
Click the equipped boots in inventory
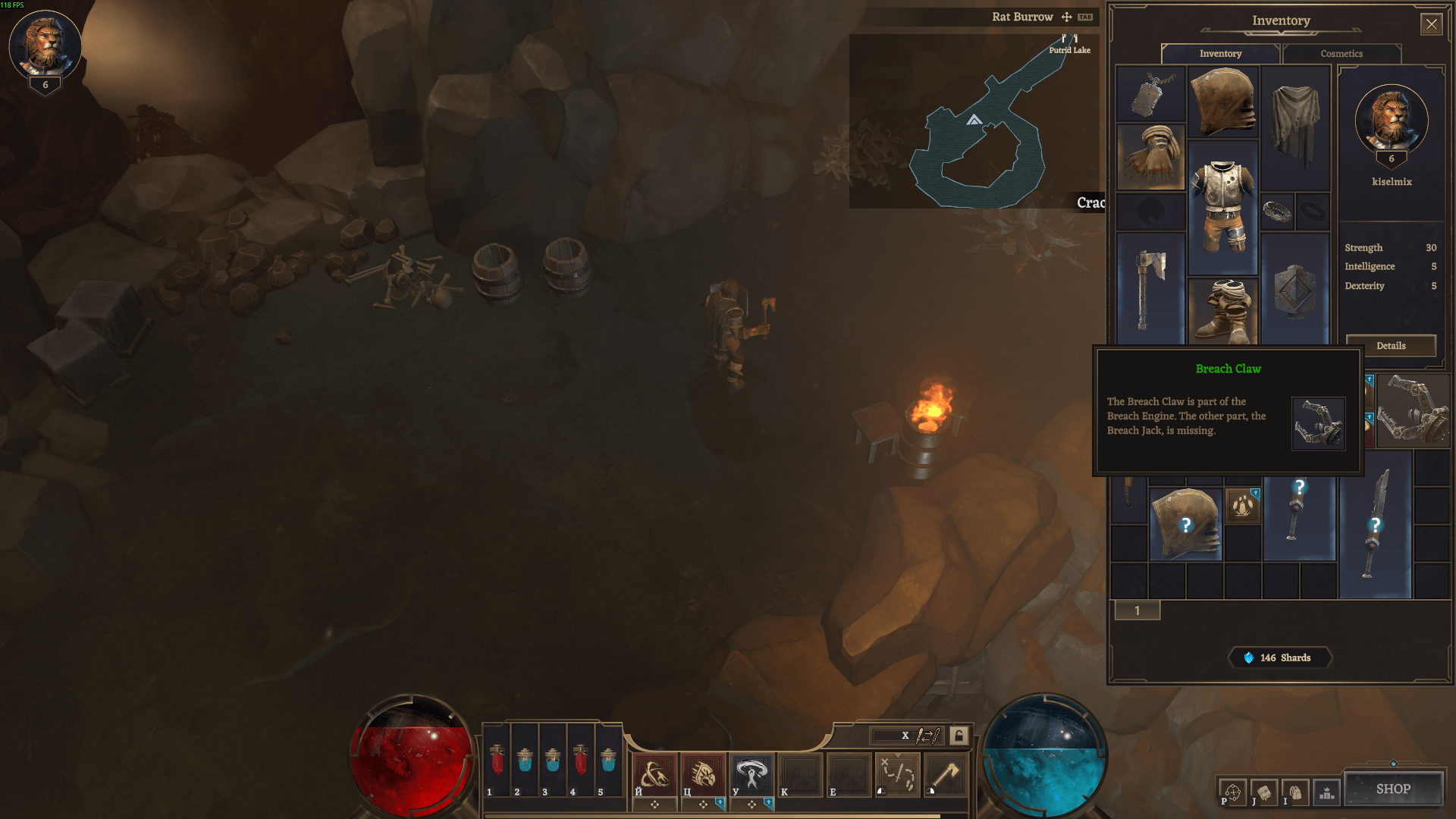click(1225, 309)
